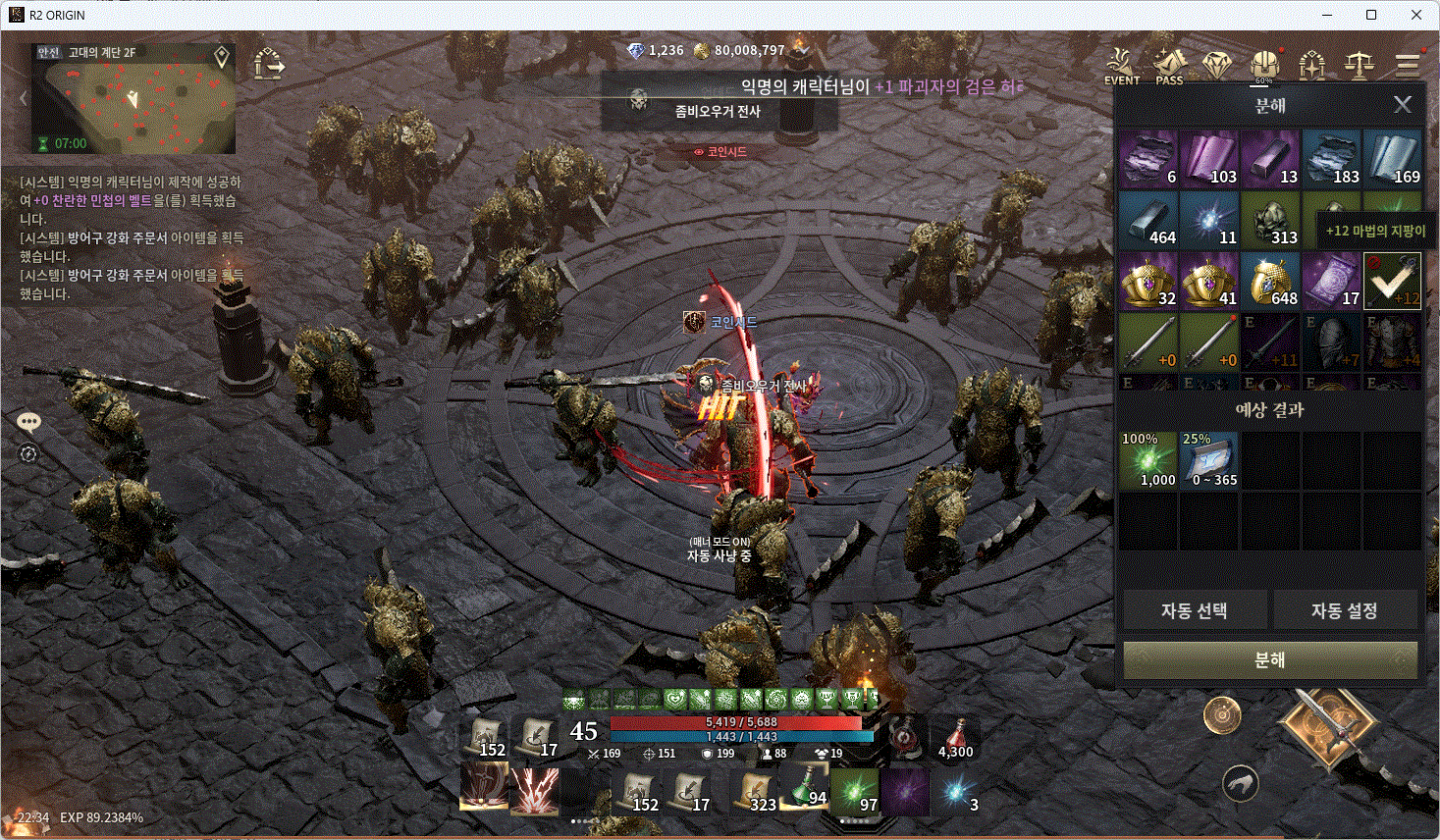Open the EVENT menu
1440x840 pixels.
pos(1121,66)
